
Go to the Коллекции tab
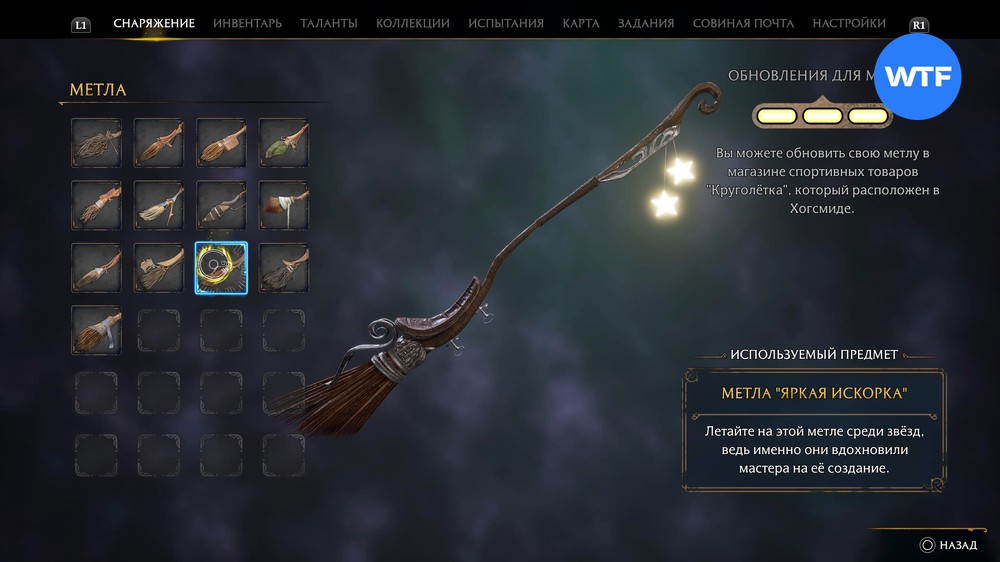(412, 23)
